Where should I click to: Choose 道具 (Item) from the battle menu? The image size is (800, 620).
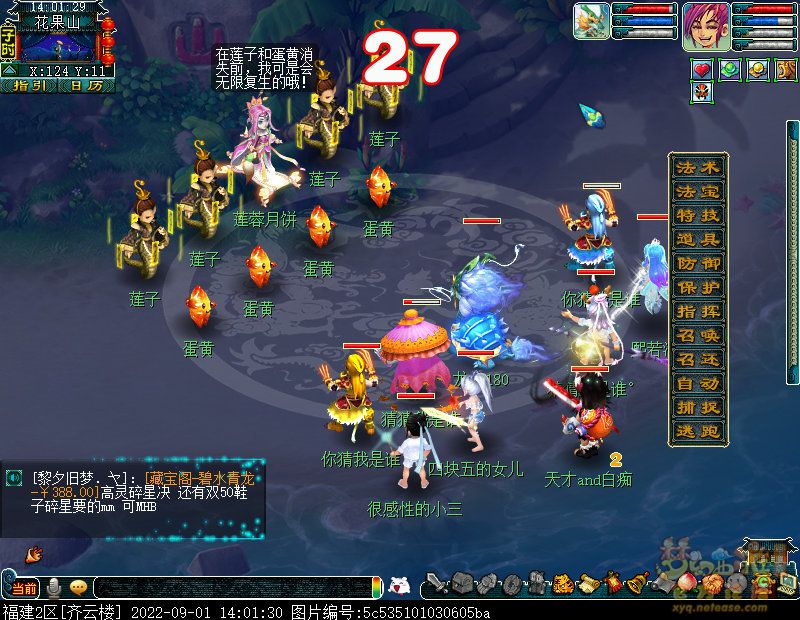click(x=697, y=239)
